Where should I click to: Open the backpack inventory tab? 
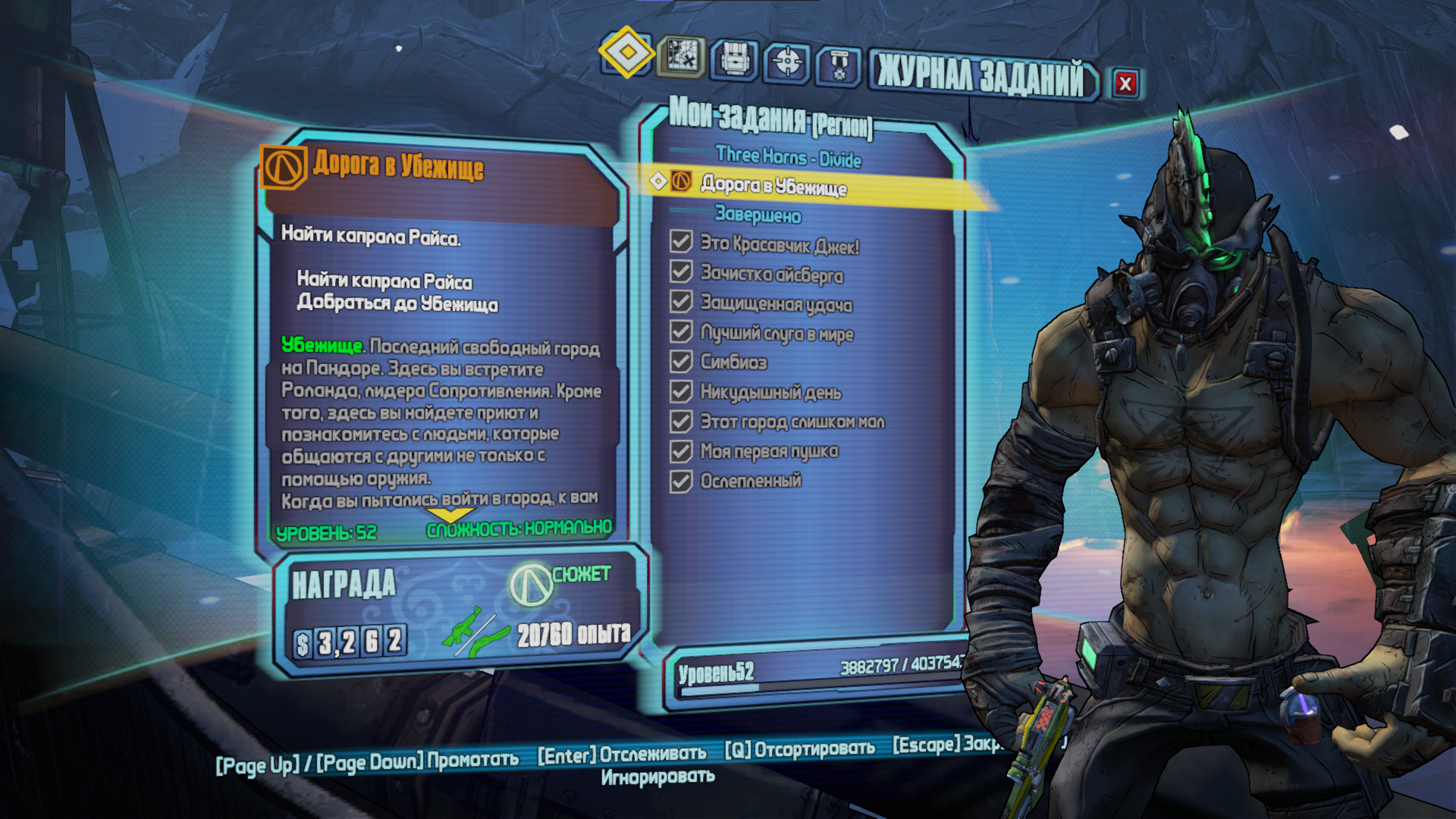(734, 59)
